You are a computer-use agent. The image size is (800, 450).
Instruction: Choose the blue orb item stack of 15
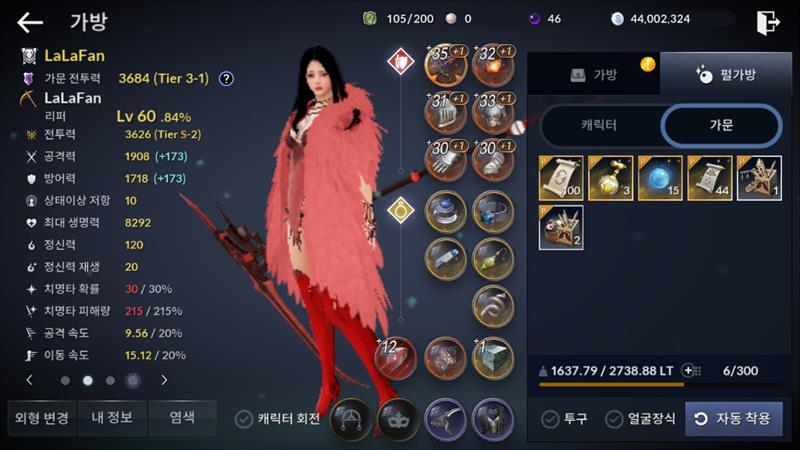point(660,178)
